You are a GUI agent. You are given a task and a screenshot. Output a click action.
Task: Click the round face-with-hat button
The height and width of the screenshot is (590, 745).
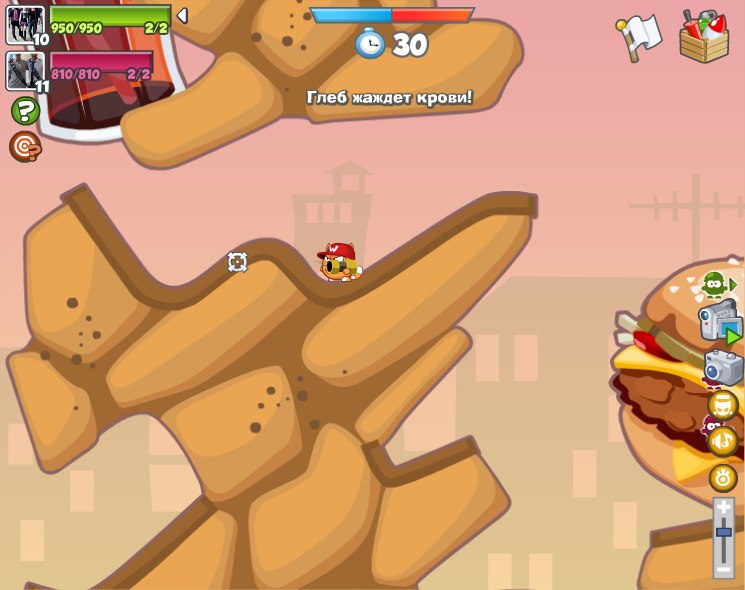tap(723, 405)
